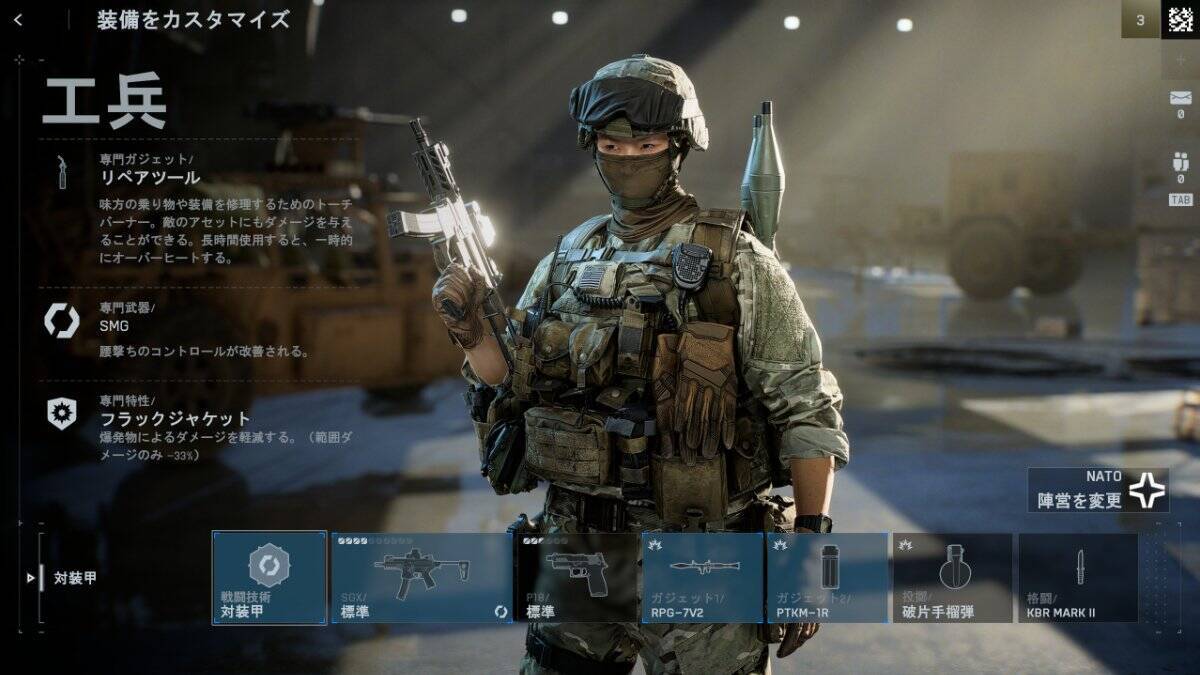Select the 対装甲 combat skill slot

pyautogui.click(x=269, y=578)
